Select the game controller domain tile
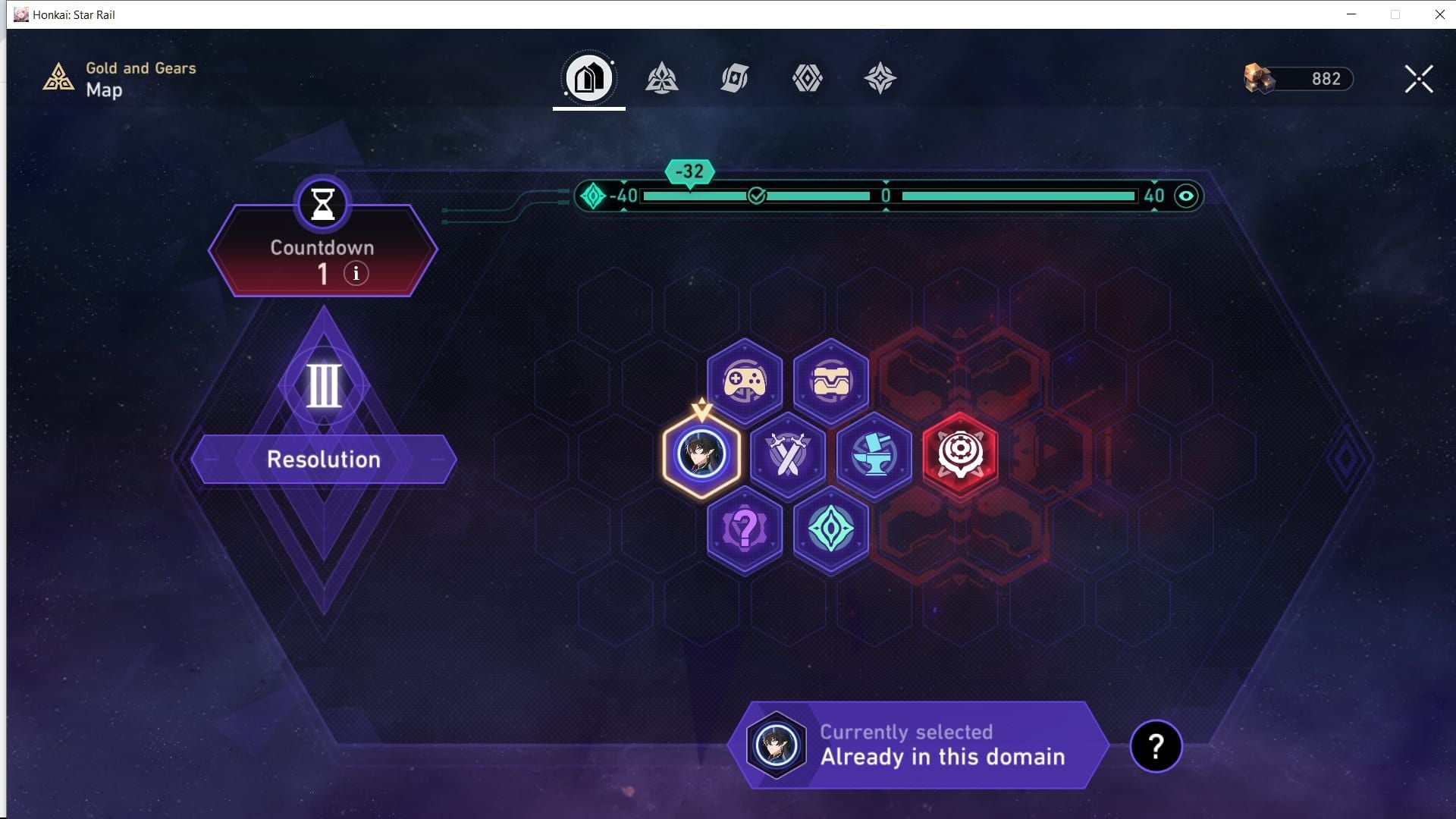Screen dimensions: 1456x819 tap(745, 381)
